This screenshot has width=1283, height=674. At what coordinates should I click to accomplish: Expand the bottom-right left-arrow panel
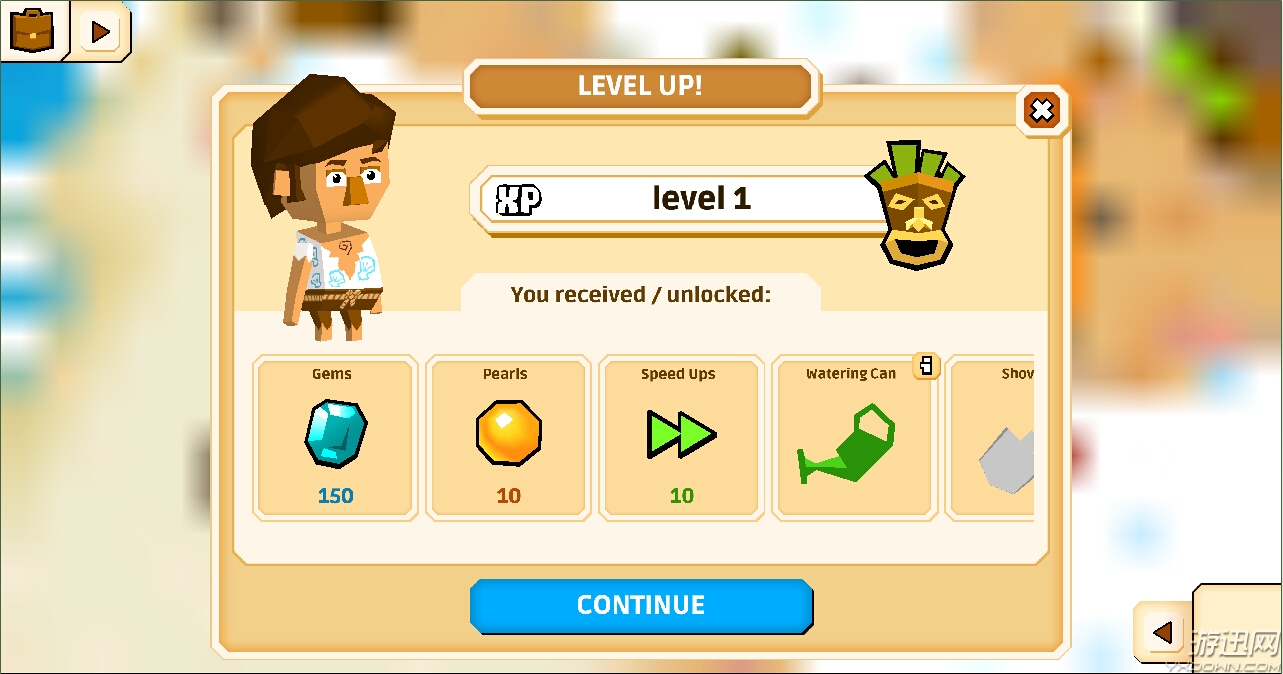click(1162, 632)
